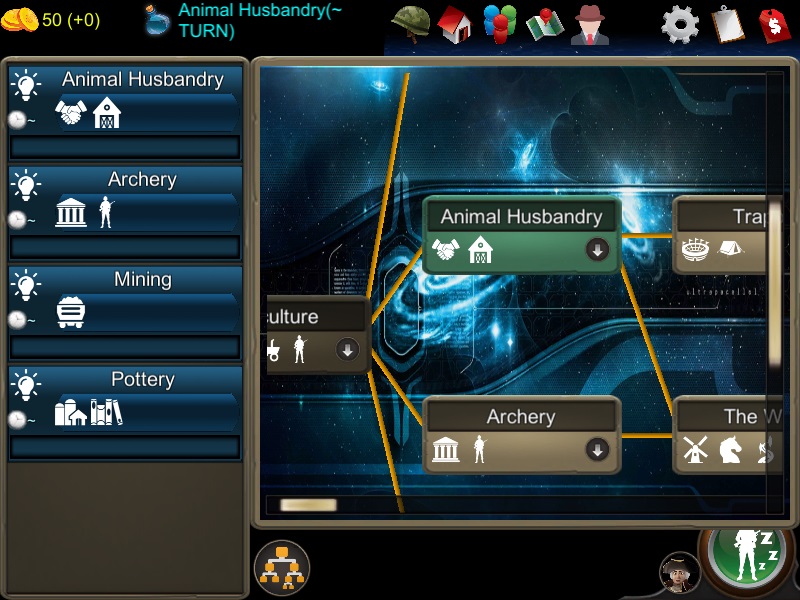Toggle the orange tech tree view button
The image size is (800, 600).
[x=282, y=568]
